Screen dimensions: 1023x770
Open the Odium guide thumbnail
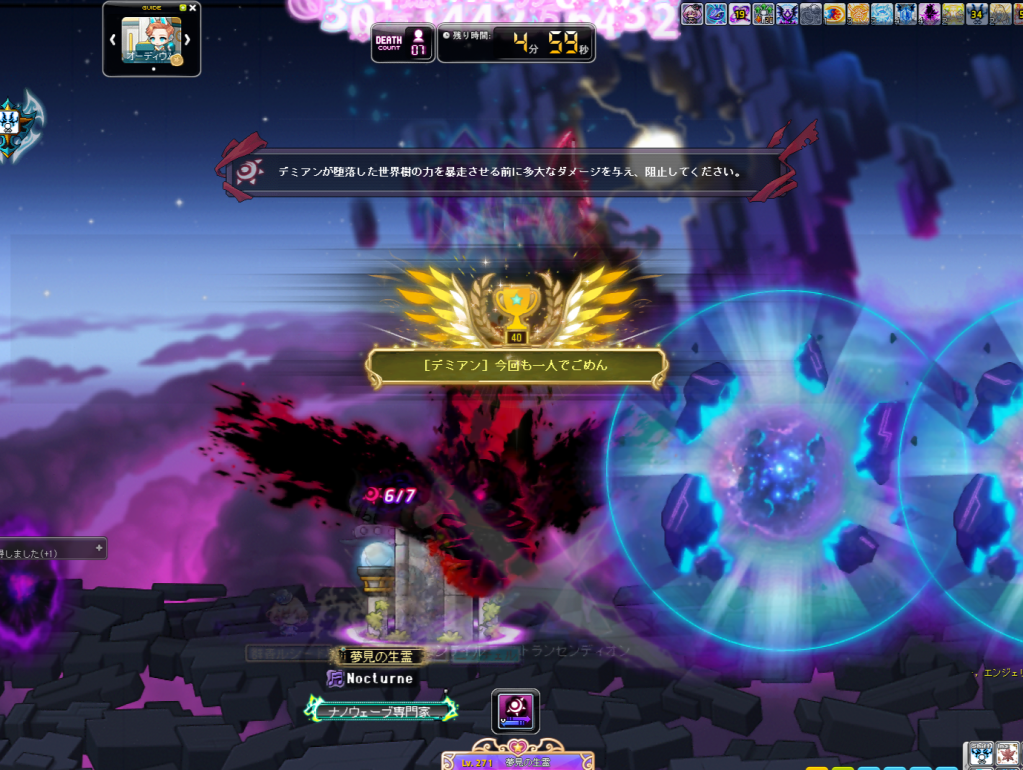coord(151,41)
